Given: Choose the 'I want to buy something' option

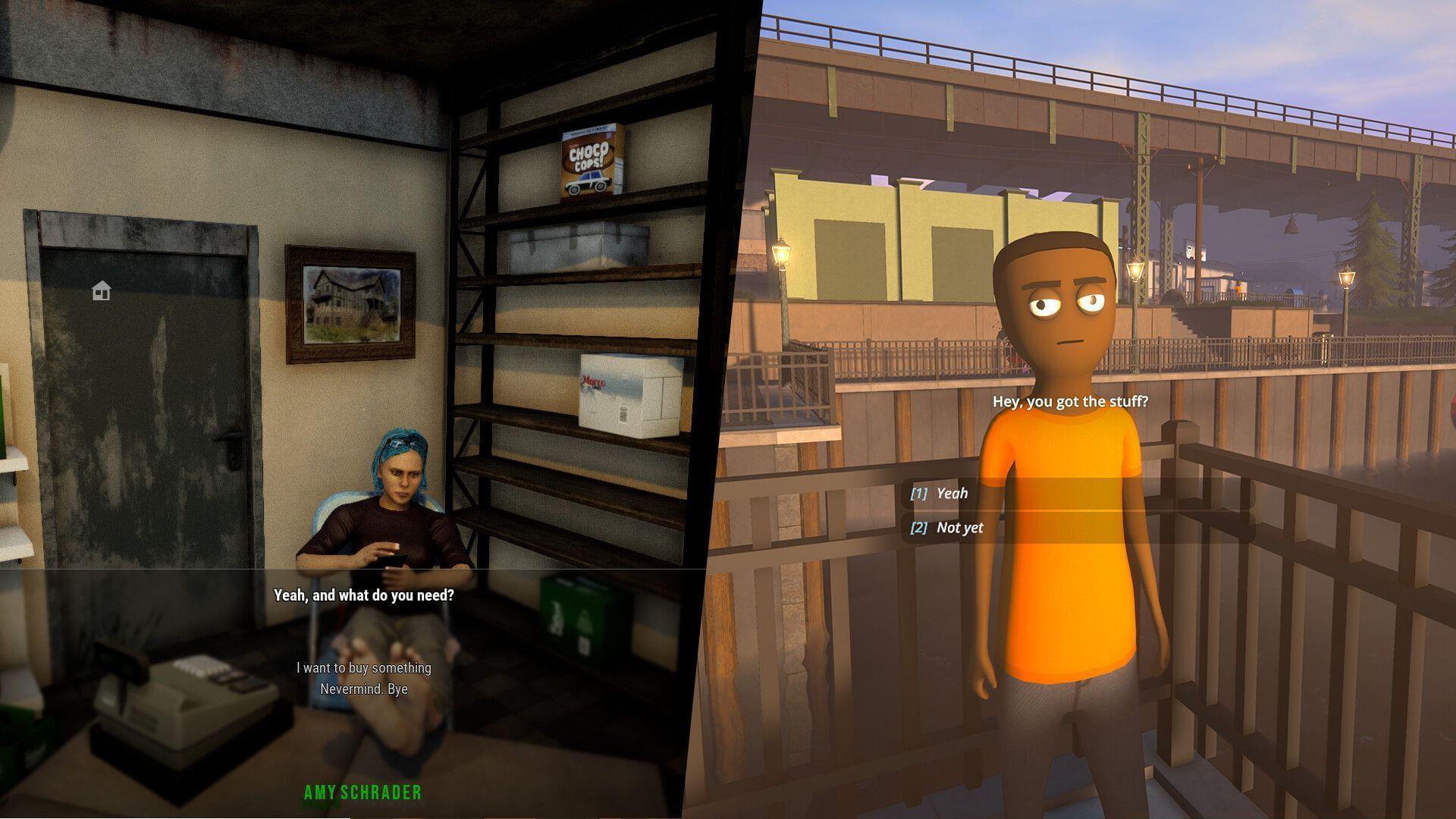Looking at the screenshot, I should pyautogui.click(x=362, y=668).
